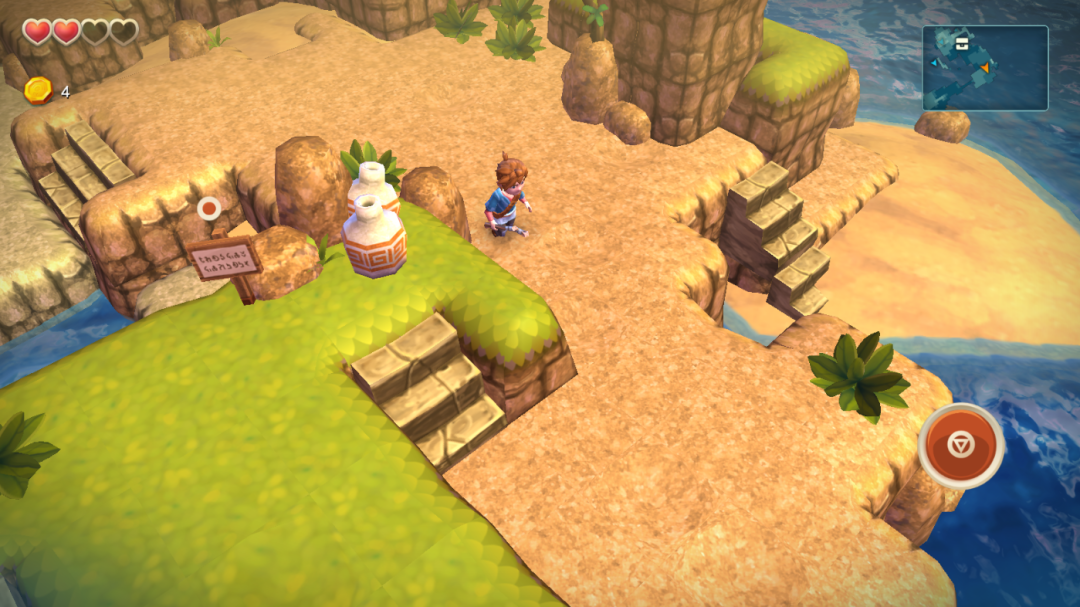Image resolution: width=1080 pixels, height=607 pixels.
Task: Tap the red round action button
Action: tap(961, 445)
